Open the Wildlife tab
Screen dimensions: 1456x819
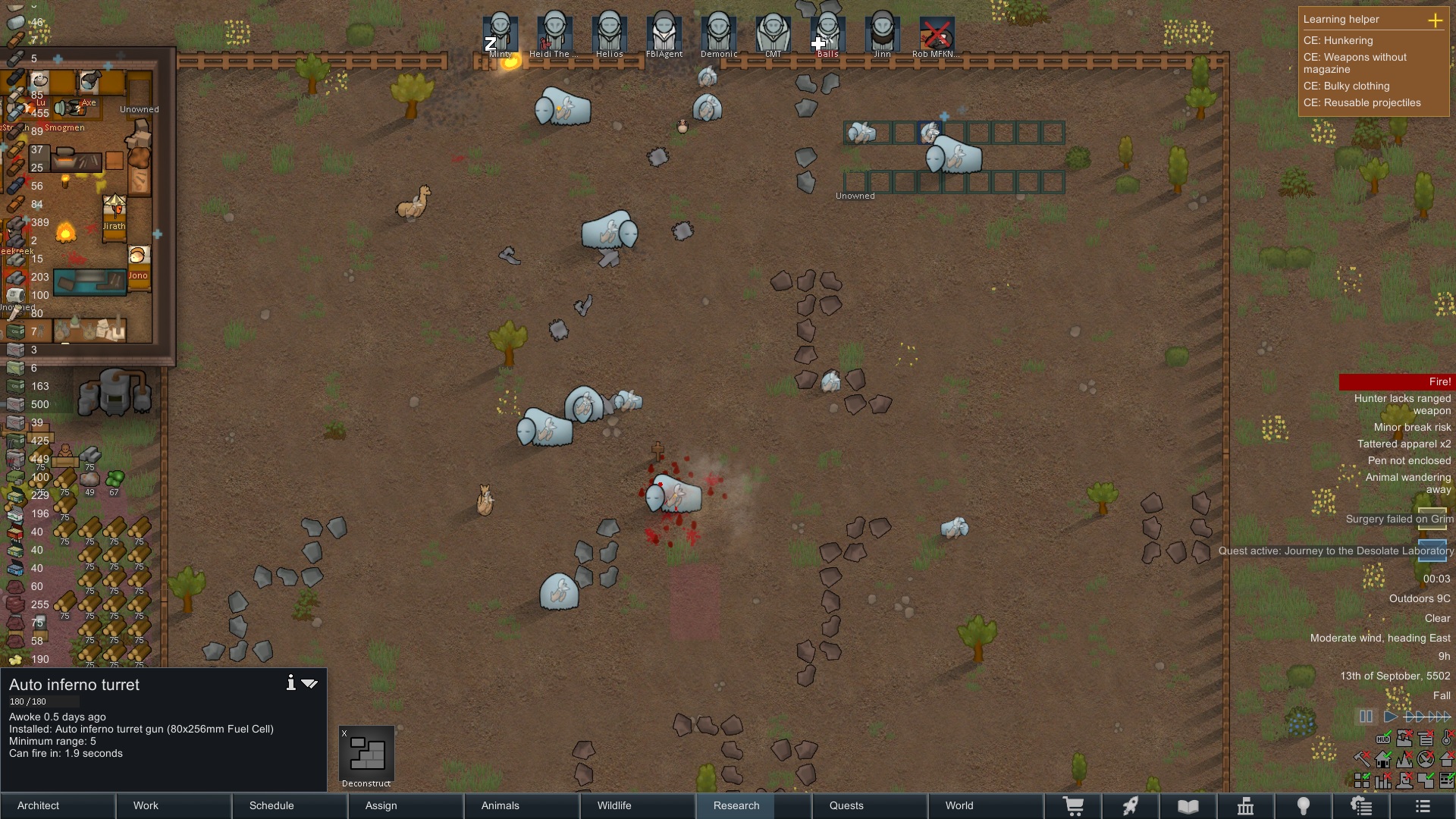pos(638,805)
